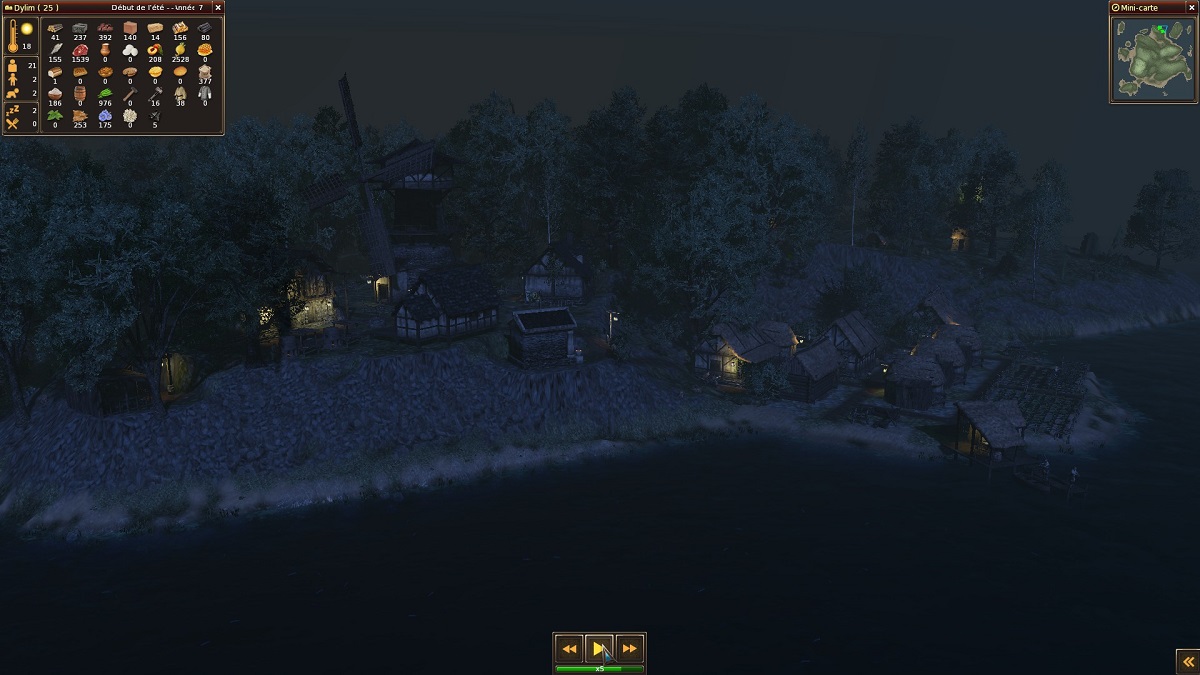Image resolution: width=1200 pixels, height=675 pixels.
Task: Click the white eggs resource icon
Action: [x=130, y=49]
